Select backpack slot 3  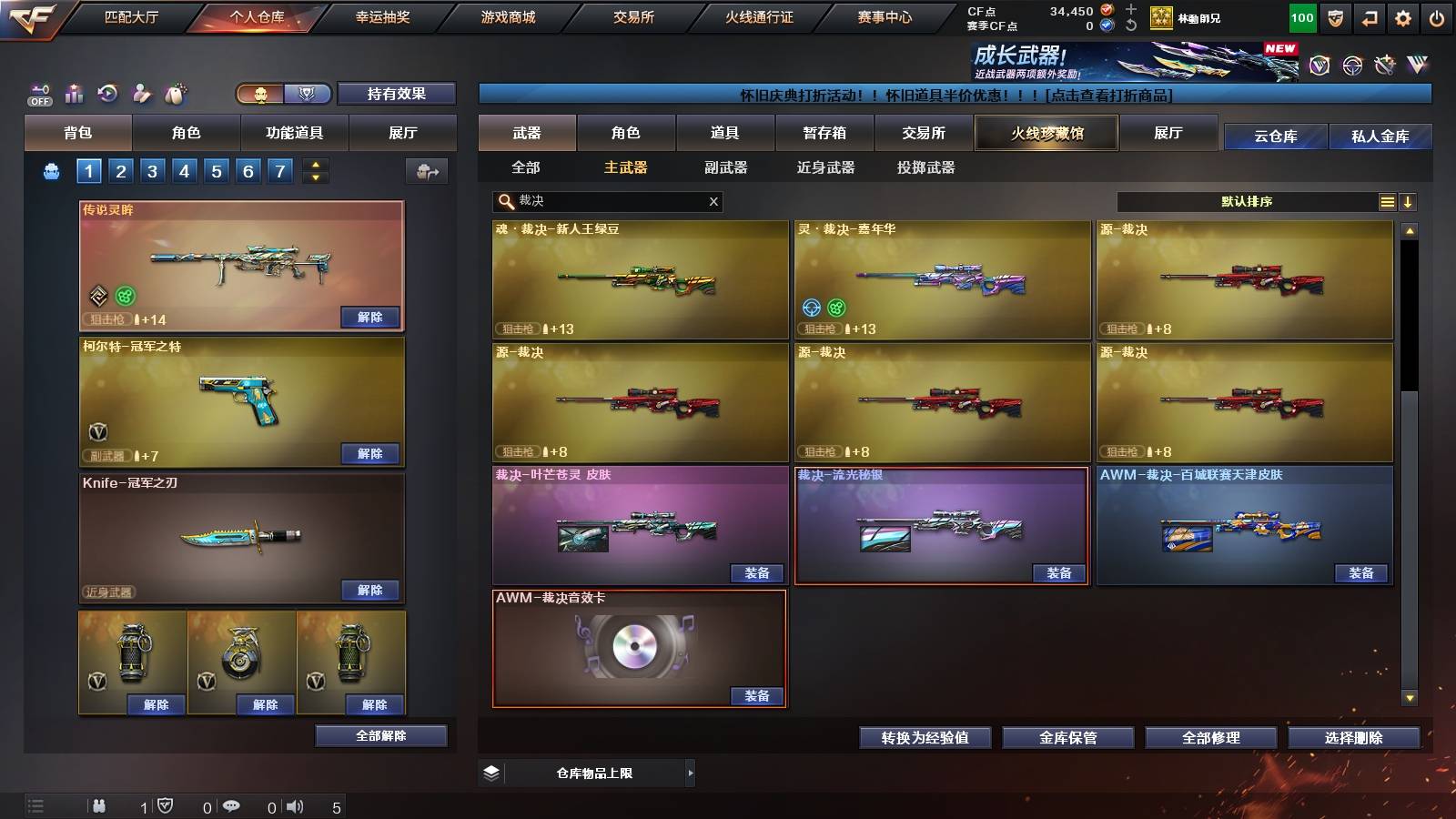click(x=155, y=170)
